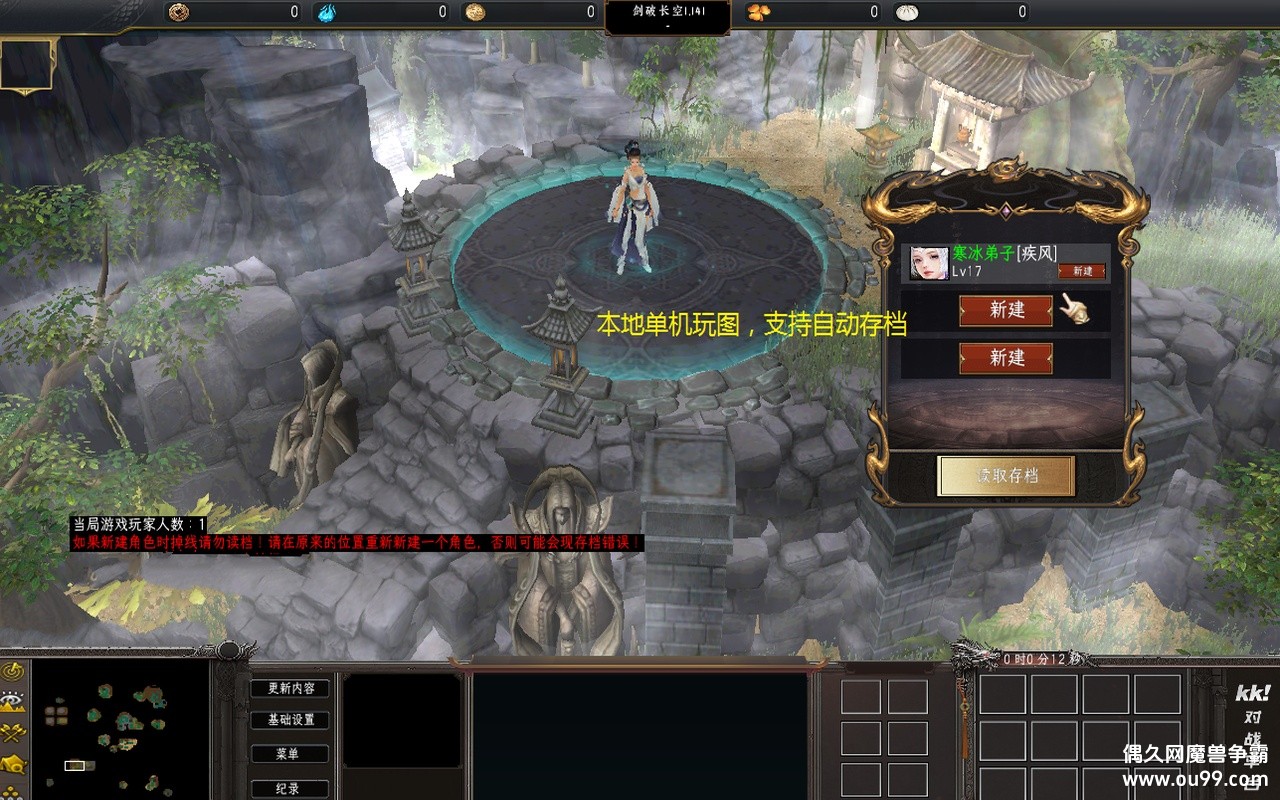
Task: Open the 纪录 log button
Action: point(288,788)
